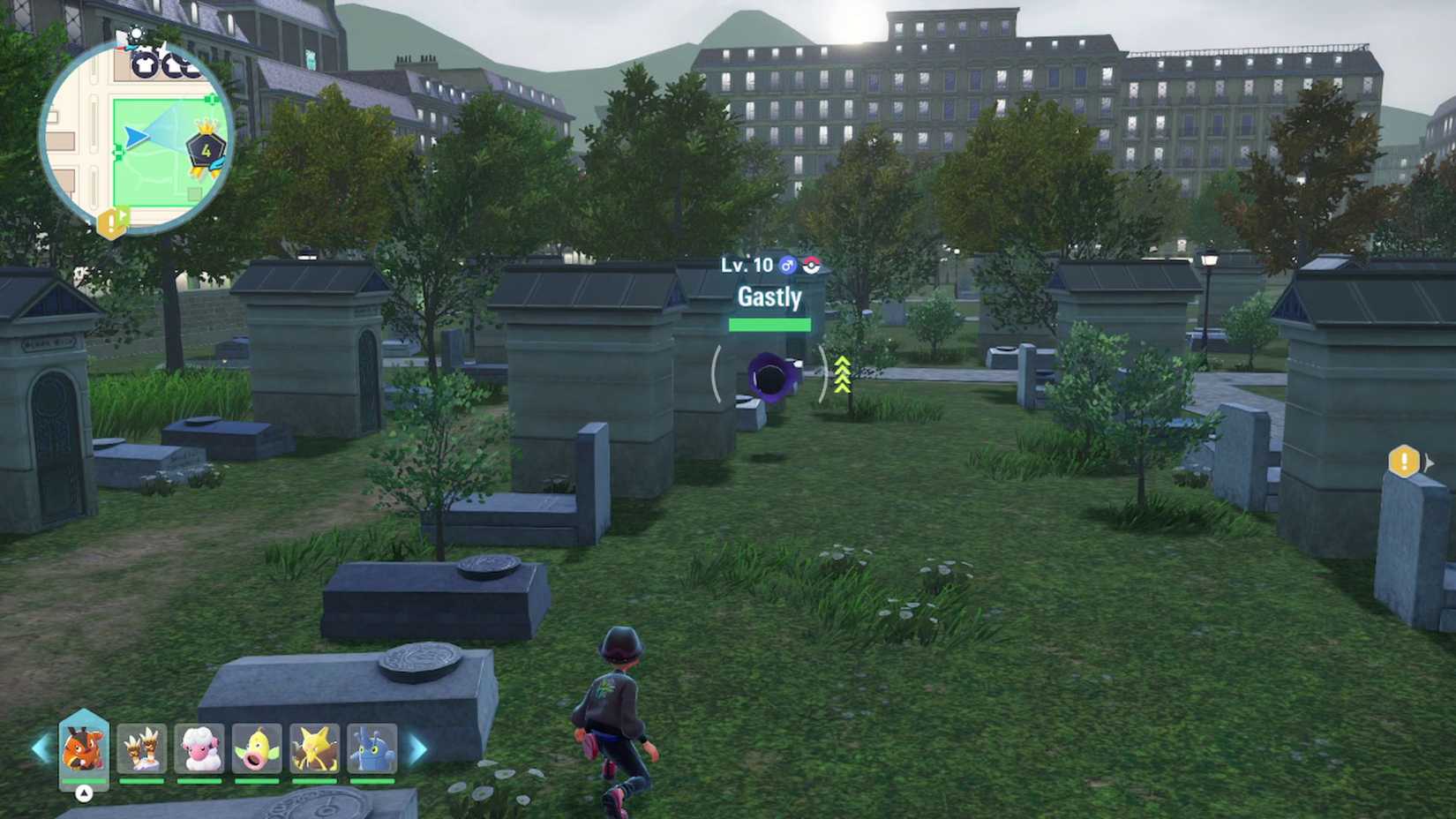
Task: Click the Gastly name label
Action: [x=767, y=298]
